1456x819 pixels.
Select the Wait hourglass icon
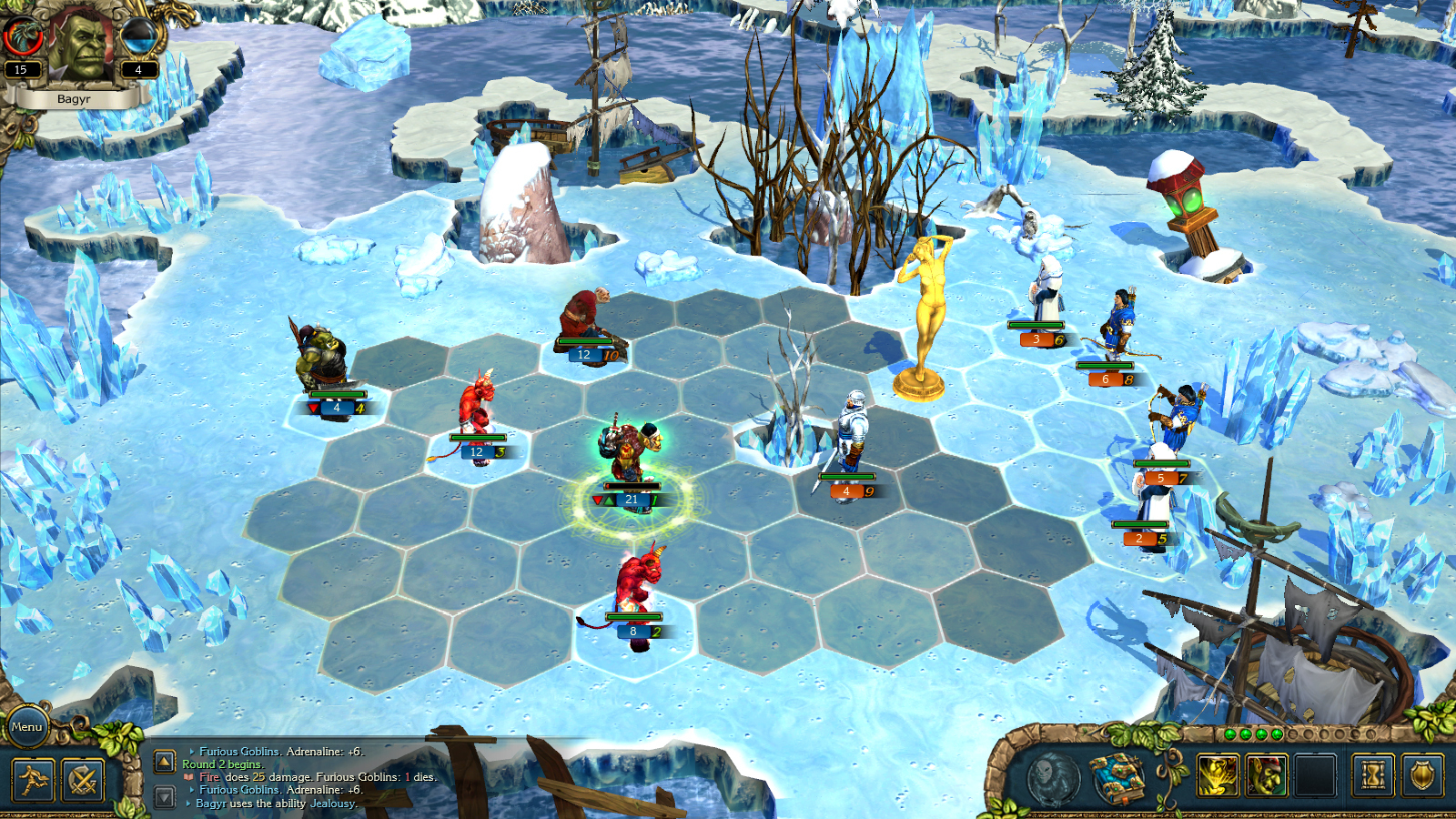(1373, 775)
